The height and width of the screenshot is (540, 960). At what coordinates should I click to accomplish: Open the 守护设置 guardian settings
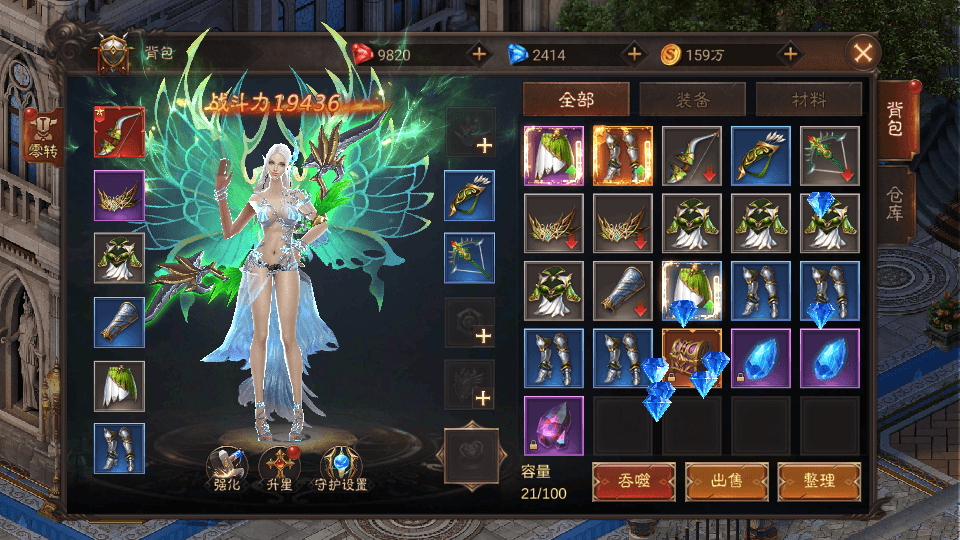pyautogui.click(x=340, y=467)
